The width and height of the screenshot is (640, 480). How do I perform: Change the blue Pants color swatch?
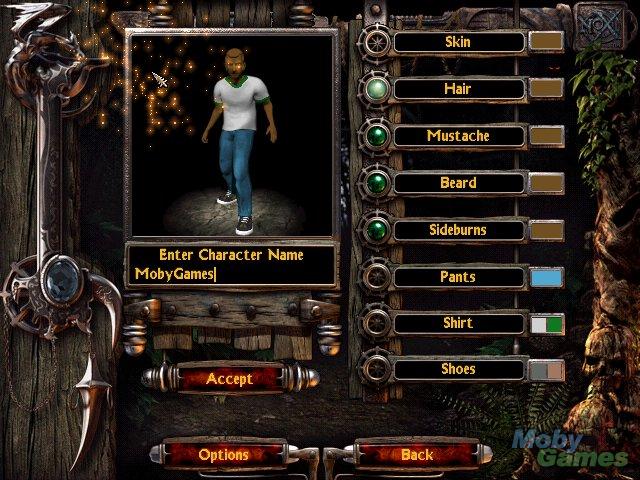(x=546, y=277)
